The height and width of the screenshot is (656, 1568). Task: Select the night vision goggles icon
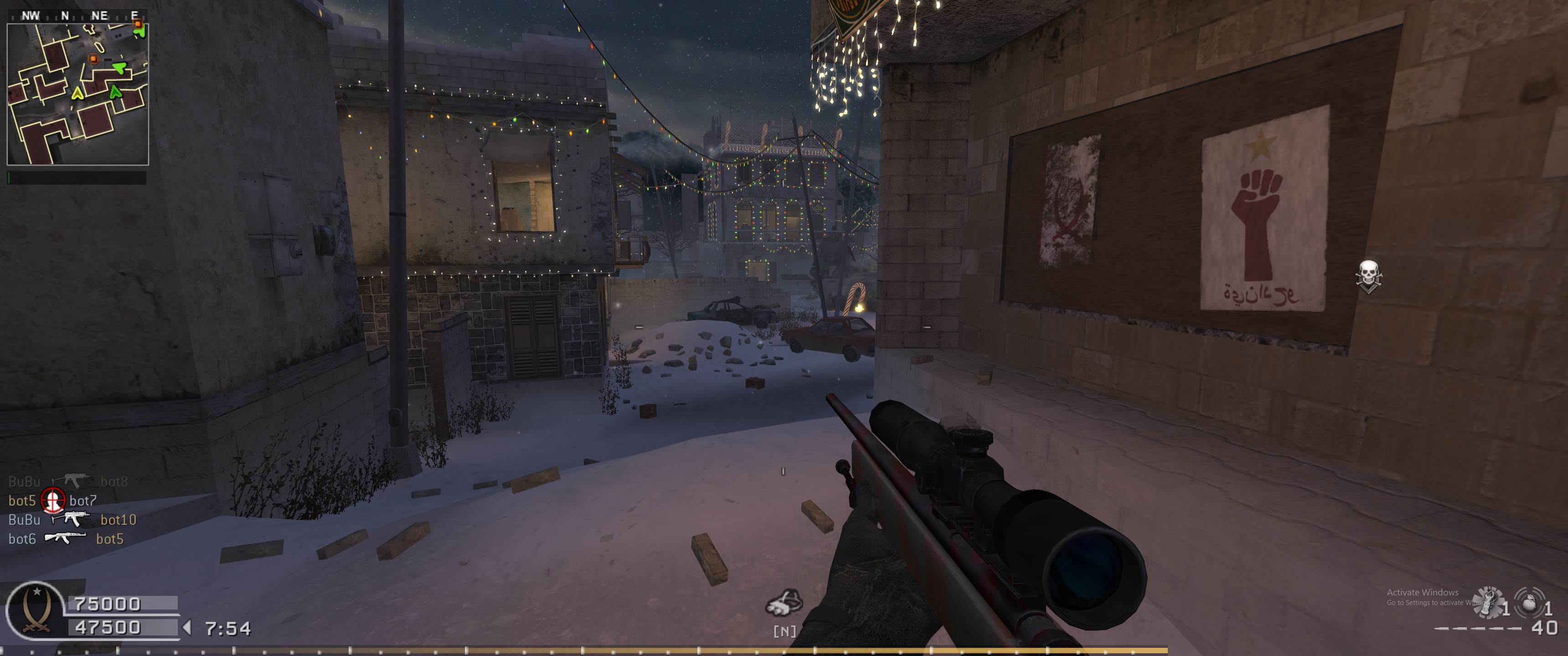784,603
